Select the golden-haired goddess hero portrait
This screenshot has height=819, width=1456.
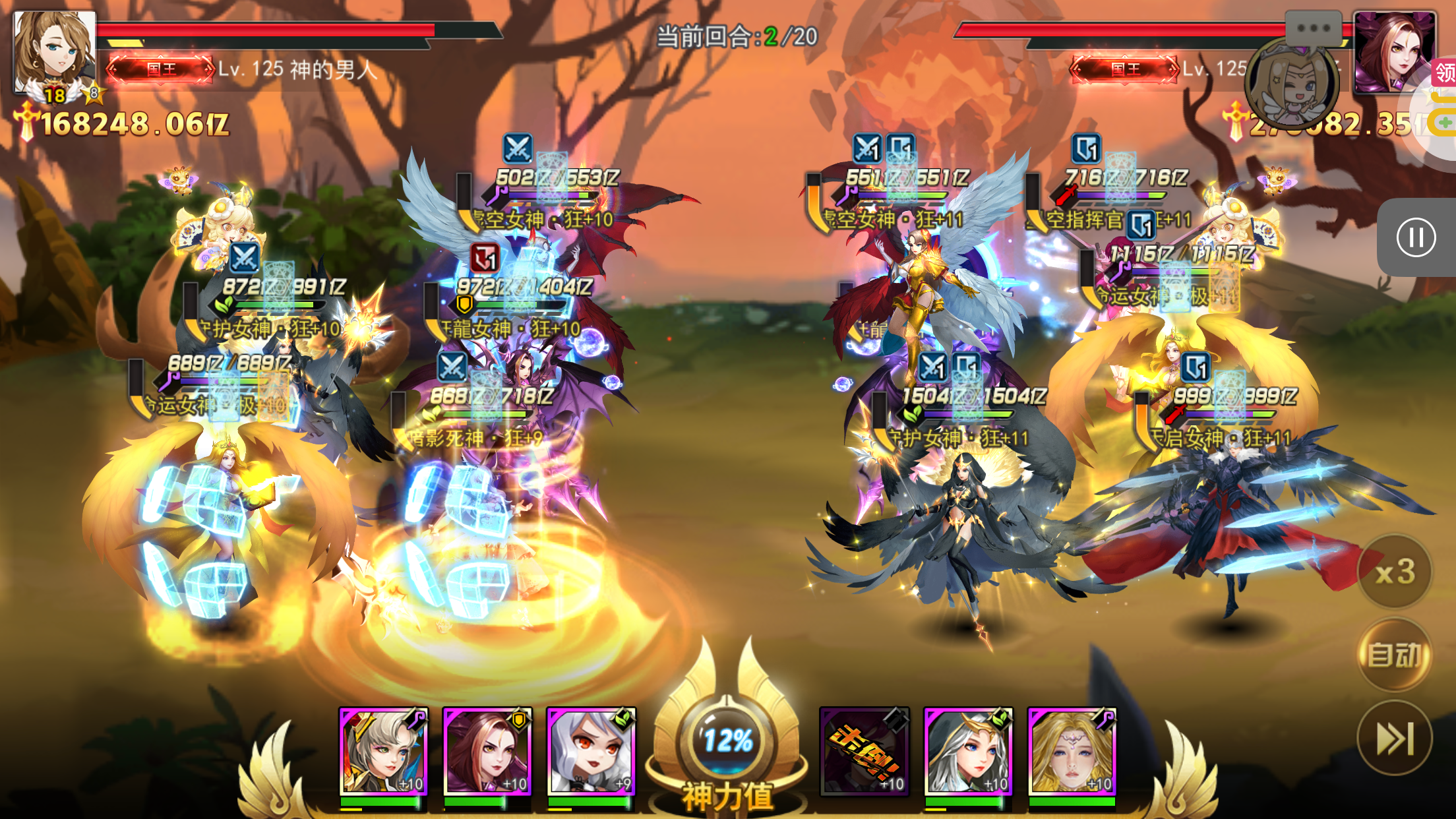click(1072, 751)
